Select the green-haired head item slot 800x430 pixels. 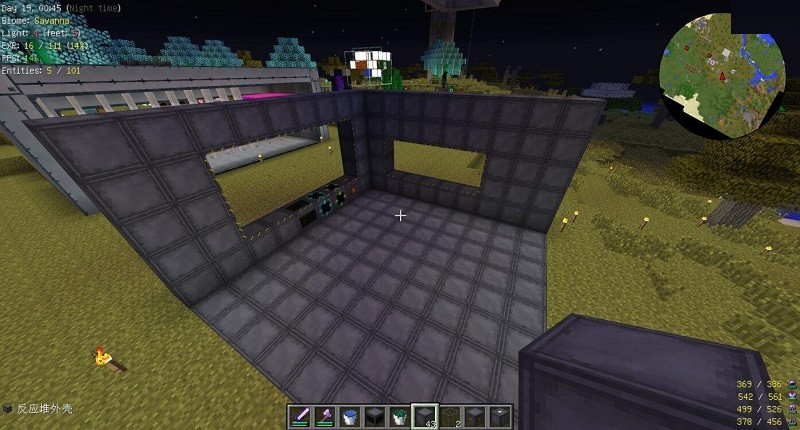[400, 416]
